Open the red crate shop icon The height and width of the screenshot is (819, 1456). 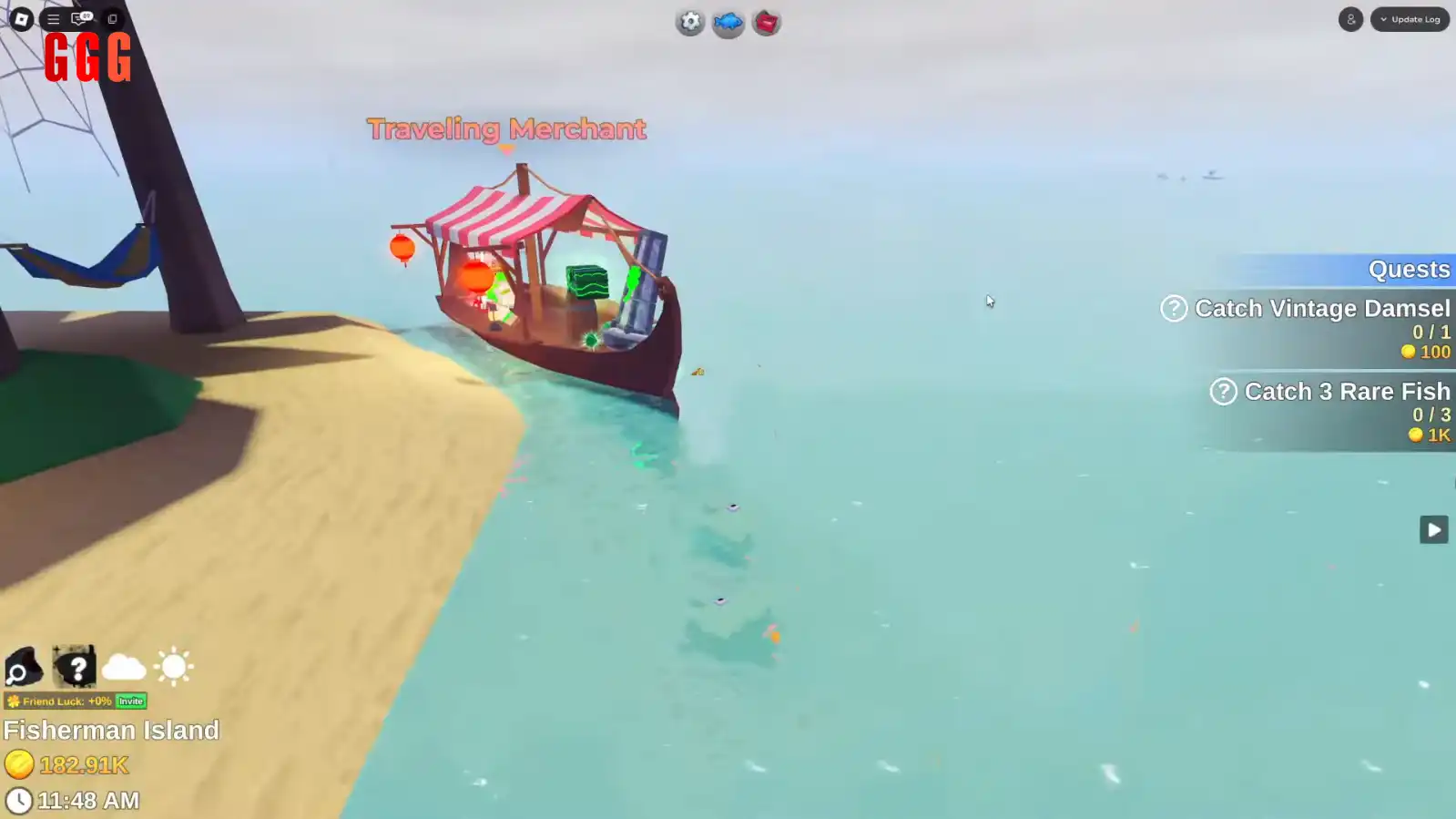(765, 22)
